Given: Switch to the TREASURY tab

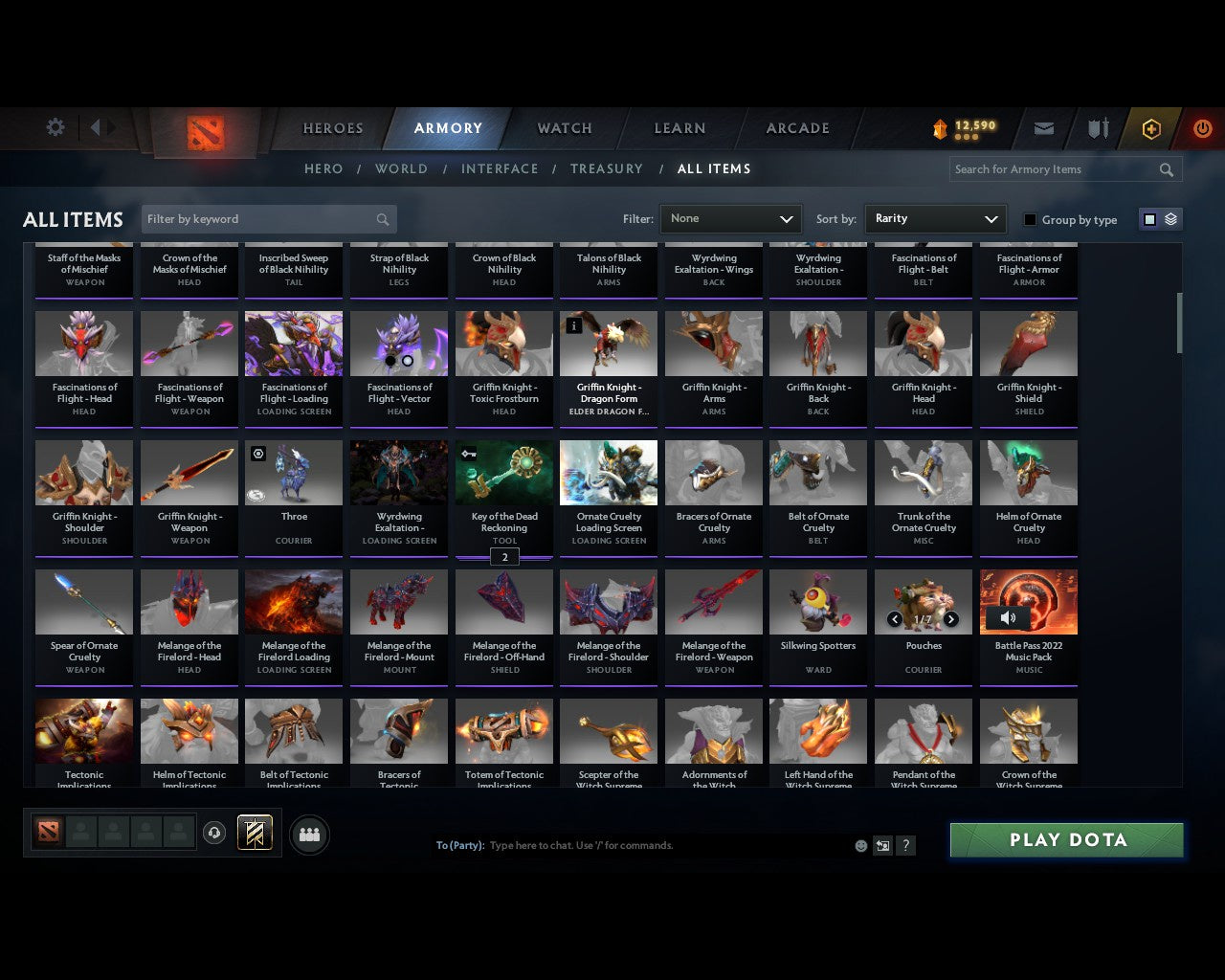Looking at the screenshot, I should (606, 168).
